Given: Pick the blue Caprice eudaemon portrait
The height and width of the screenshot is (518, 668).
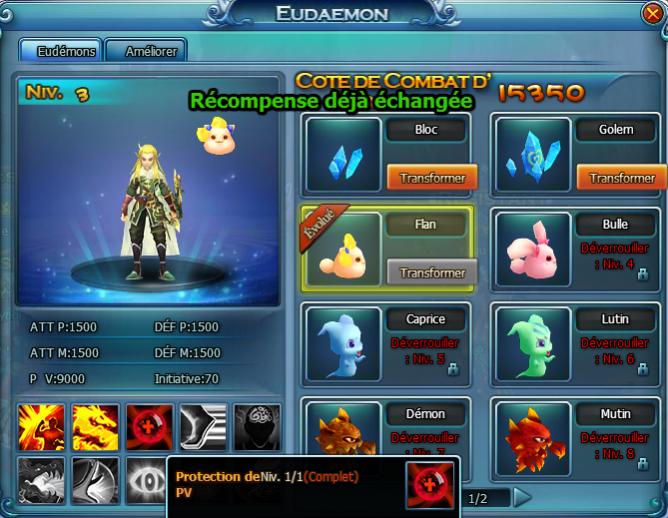Looking at the screenshot, I should point(343,343).
